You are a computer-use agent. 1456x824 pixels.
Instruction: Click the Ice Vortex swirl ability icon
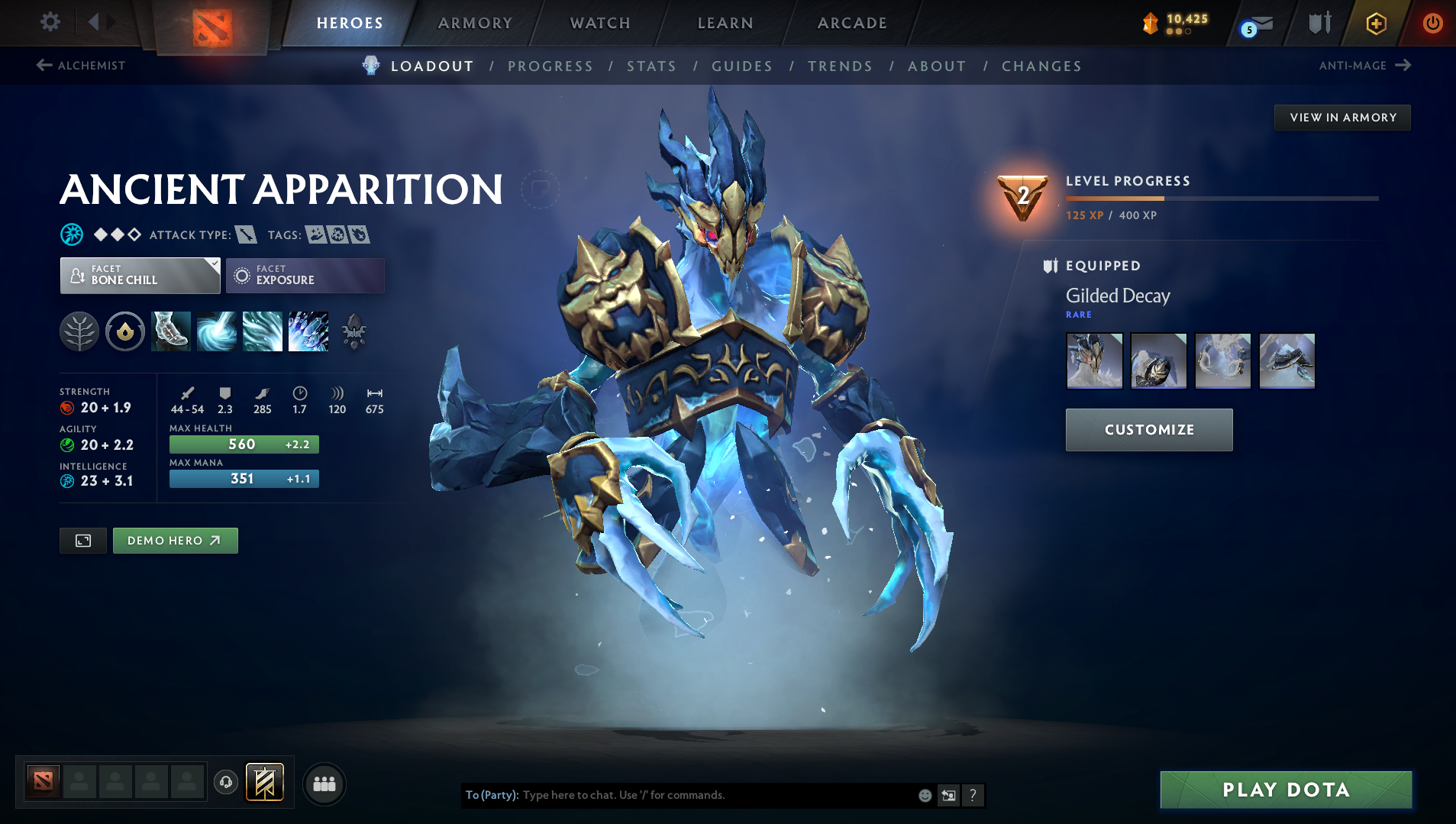pyautogui.click(x=217, y=331)
